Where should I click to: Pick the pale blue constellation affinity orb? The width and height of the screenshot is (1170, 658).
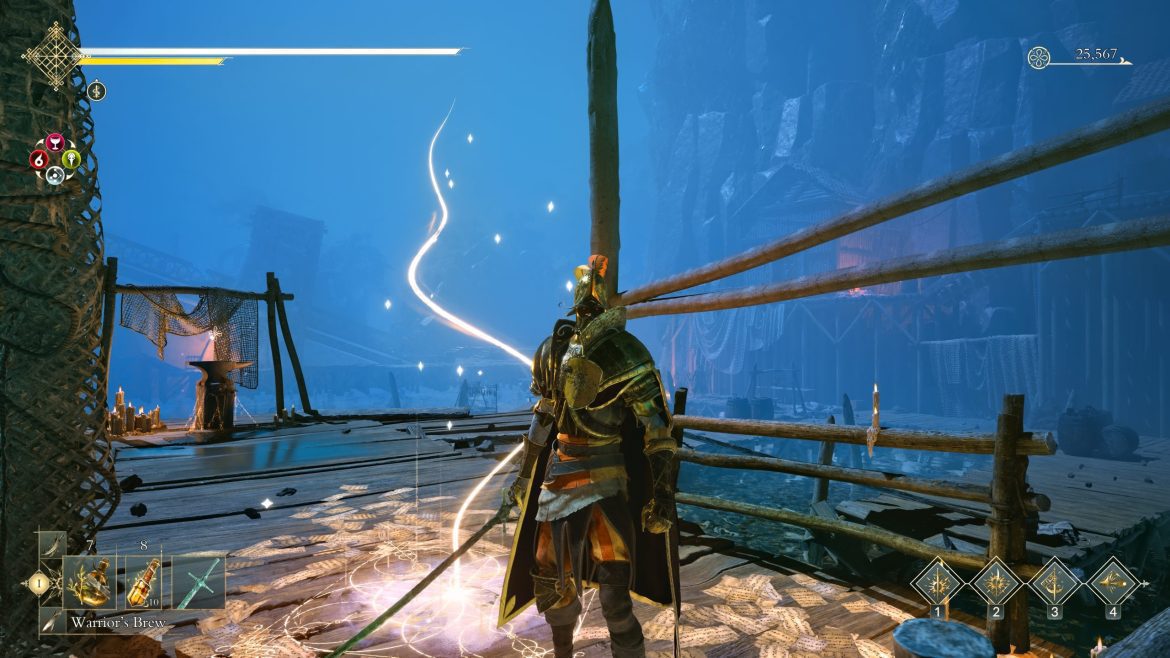pos(56,175)
